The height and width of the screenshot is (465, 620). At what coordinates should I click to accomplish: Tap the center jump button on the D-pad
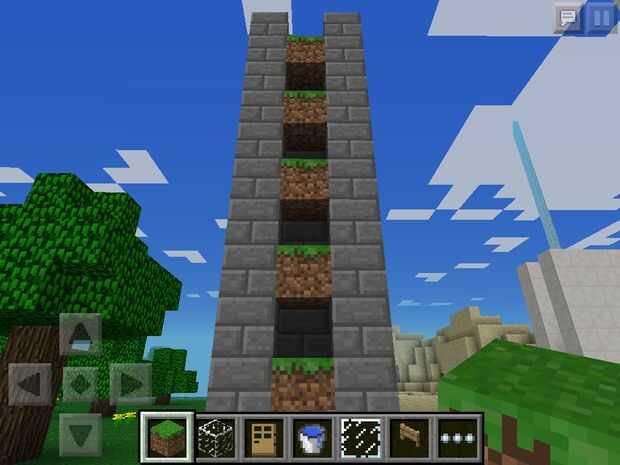tap(81, 383)
